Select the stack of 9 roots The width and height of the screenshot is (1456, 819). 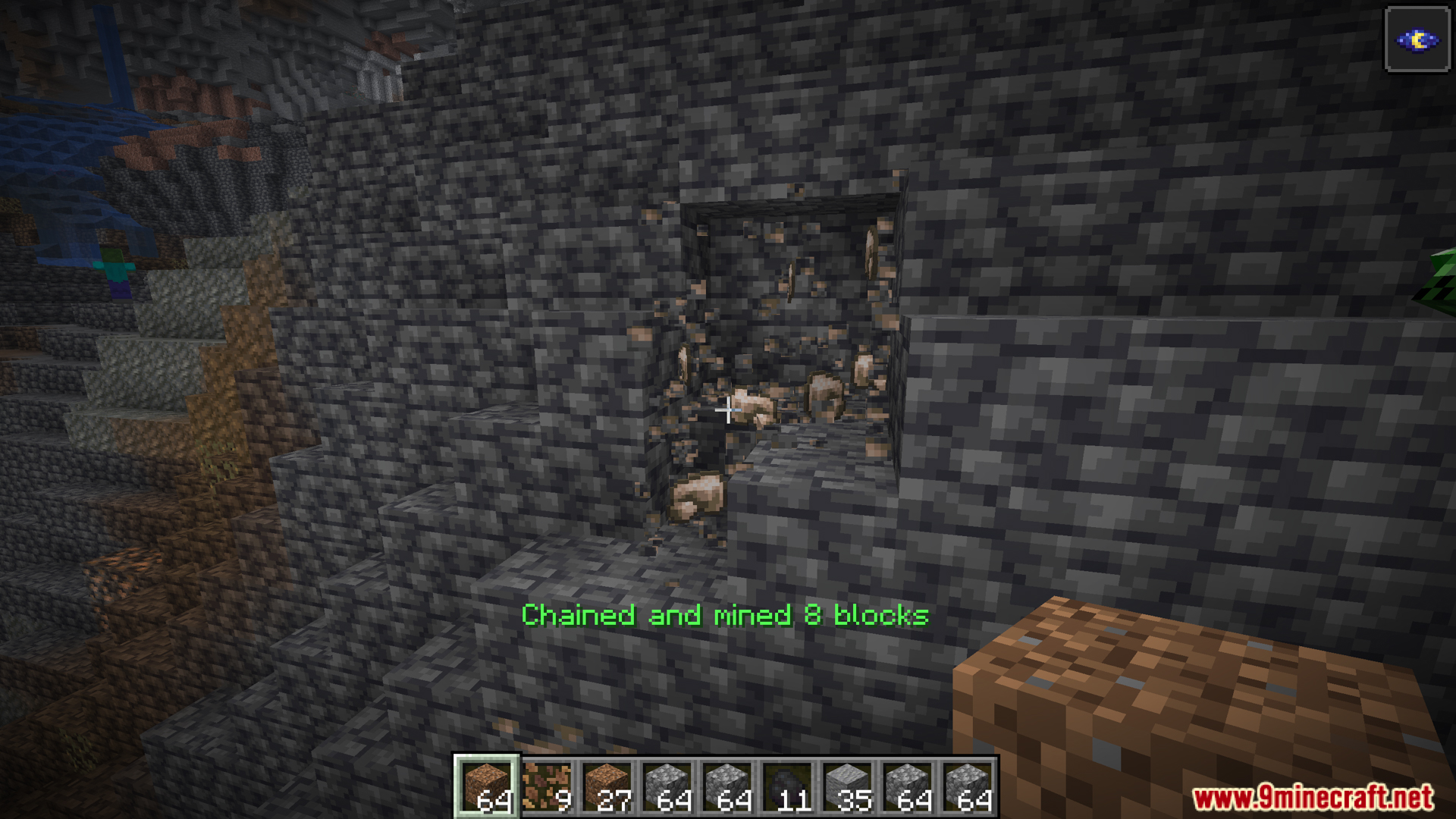547,786
